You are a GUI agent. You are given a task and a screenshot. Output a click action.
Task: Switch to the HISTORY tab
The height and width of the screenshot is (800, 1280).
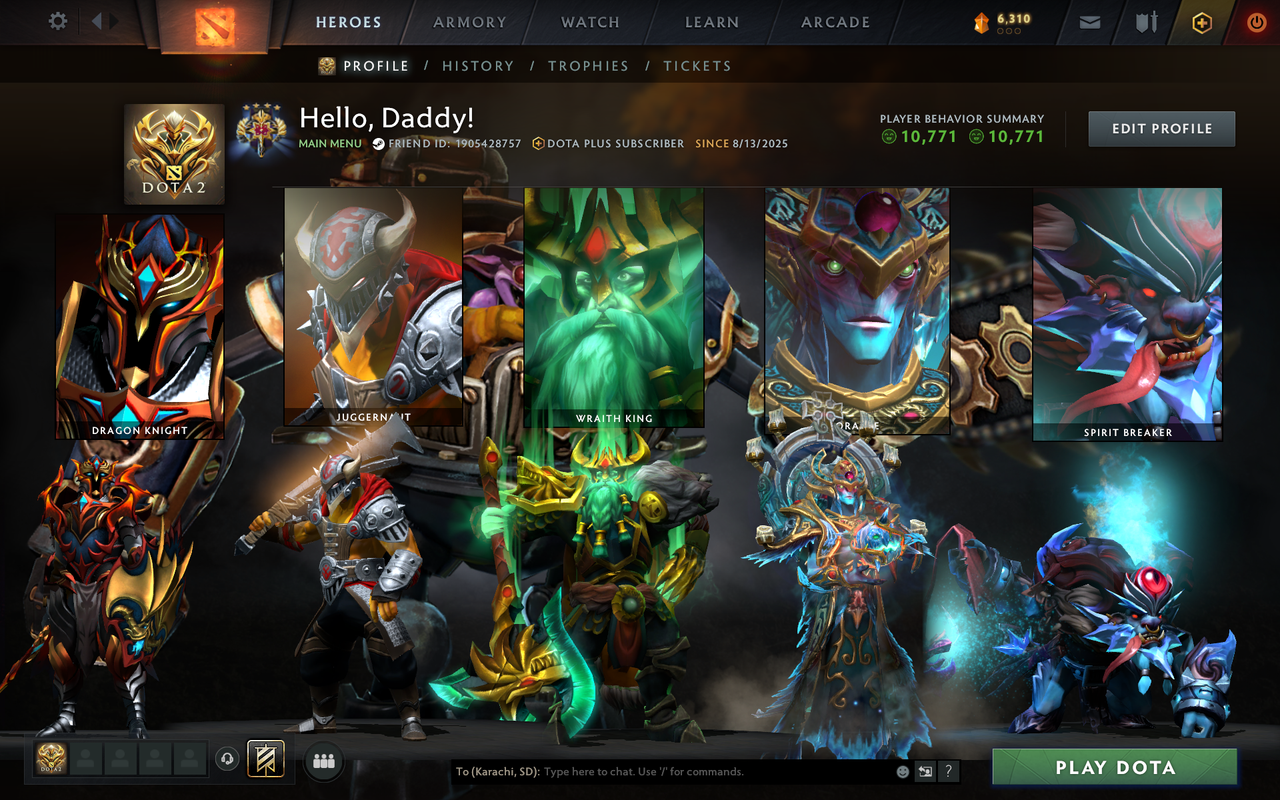click(478, 65)
